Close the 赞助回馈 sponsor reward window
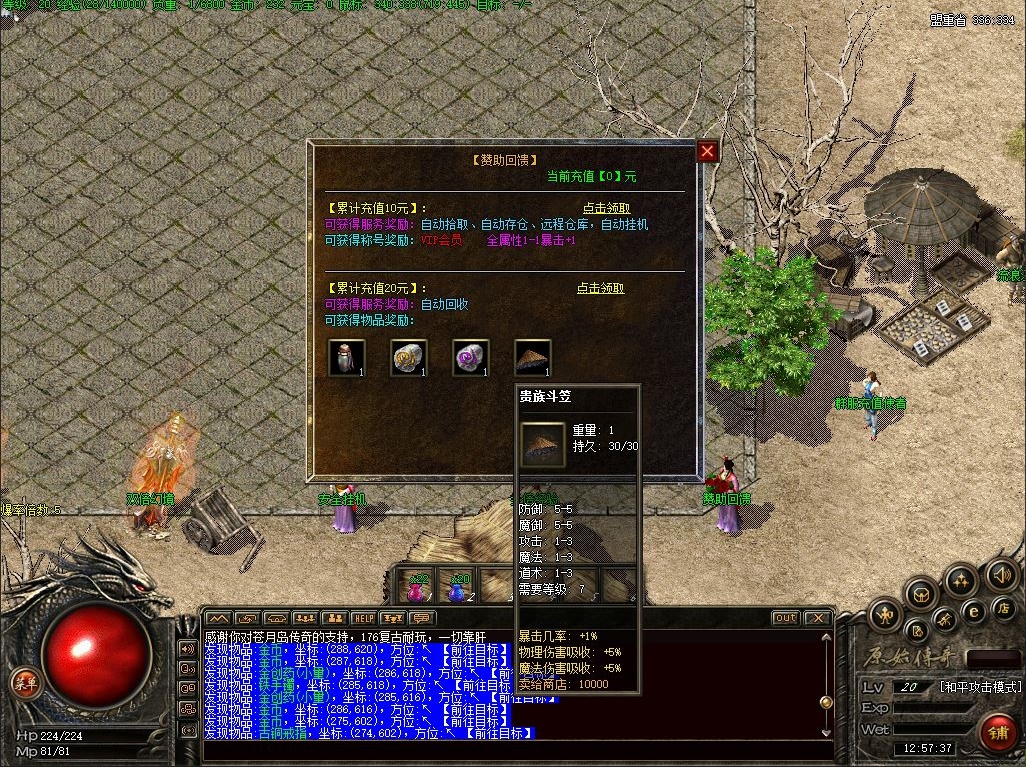The height and width of the screenshot is (767, 1026). click(x=708, y=151)
